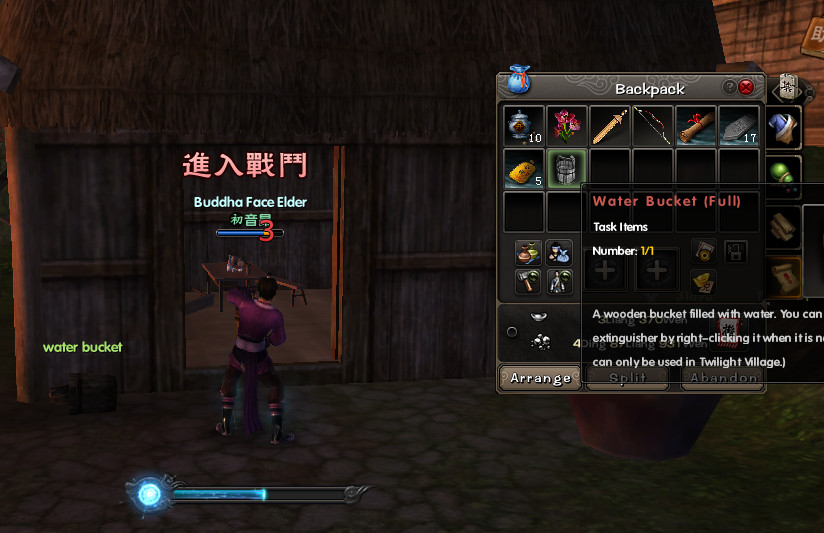Image resolution: width=824 pixels, height=533 pixels.
Task: Select the full Water Bucket slot
Action: click(x=567, y=170)
